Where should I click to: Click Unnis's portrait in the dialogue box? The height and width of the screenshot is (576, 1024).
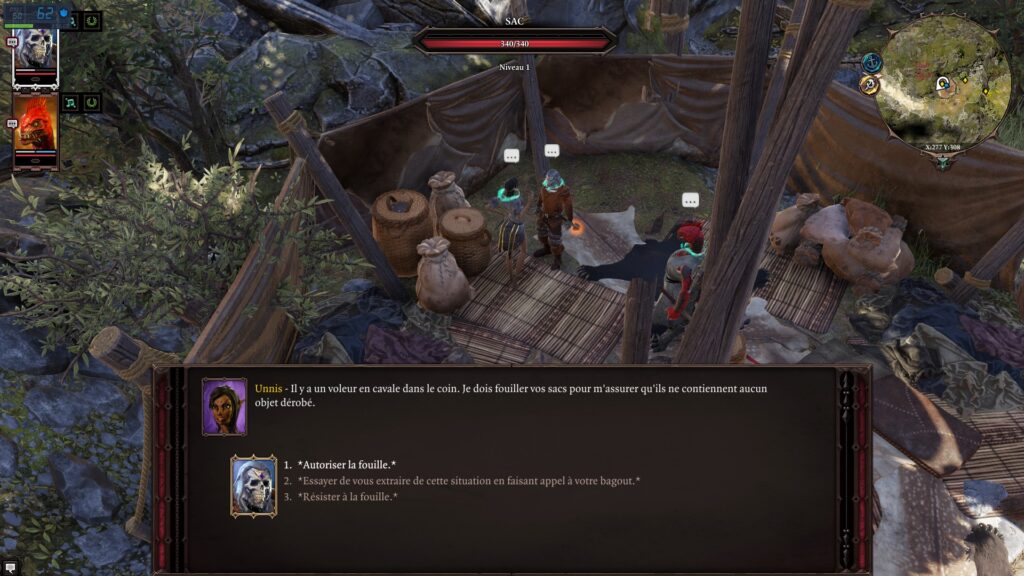coord(224,407)
